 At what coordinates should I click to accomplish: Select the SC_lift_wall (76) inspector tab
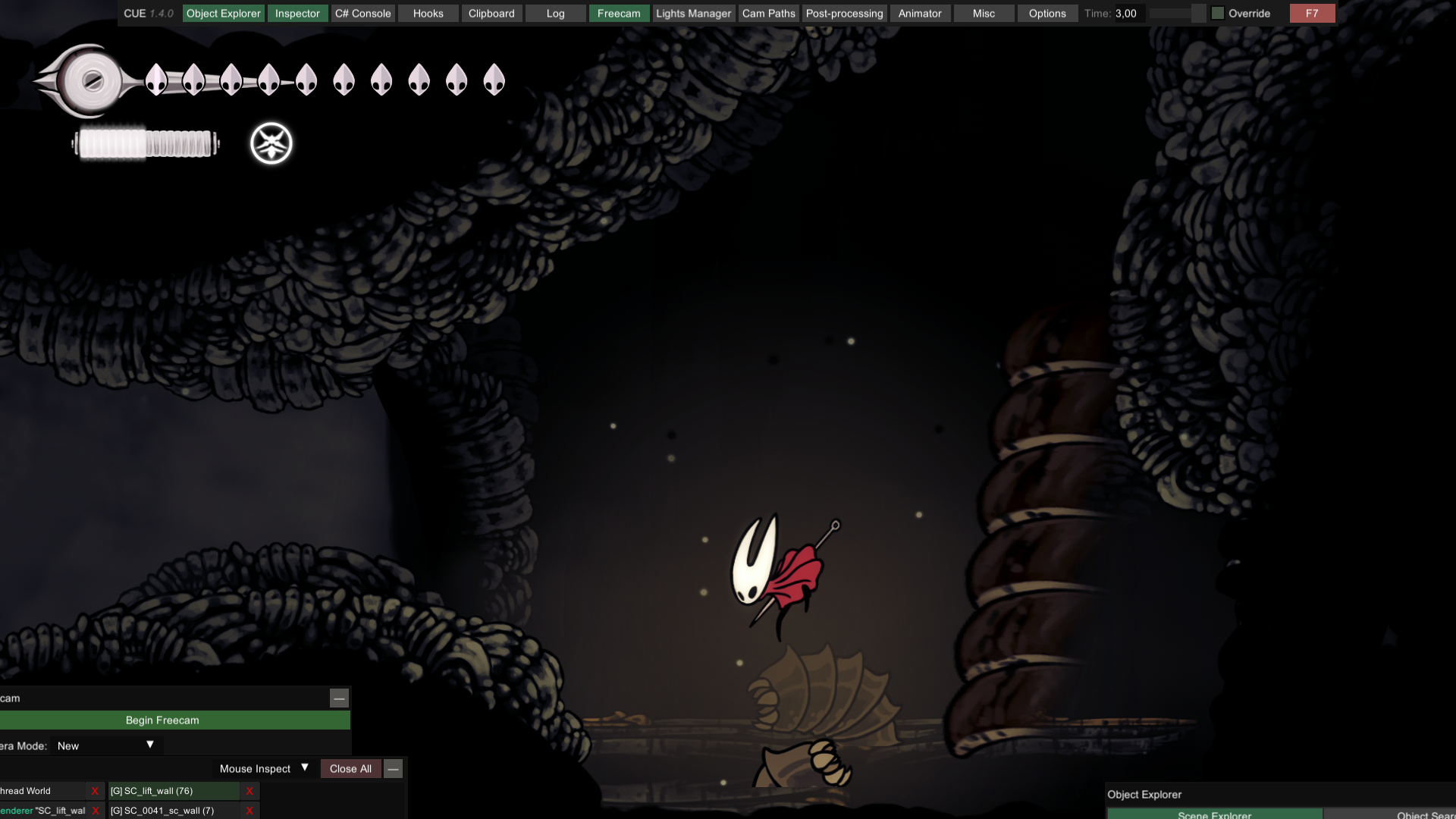[174, 791]
